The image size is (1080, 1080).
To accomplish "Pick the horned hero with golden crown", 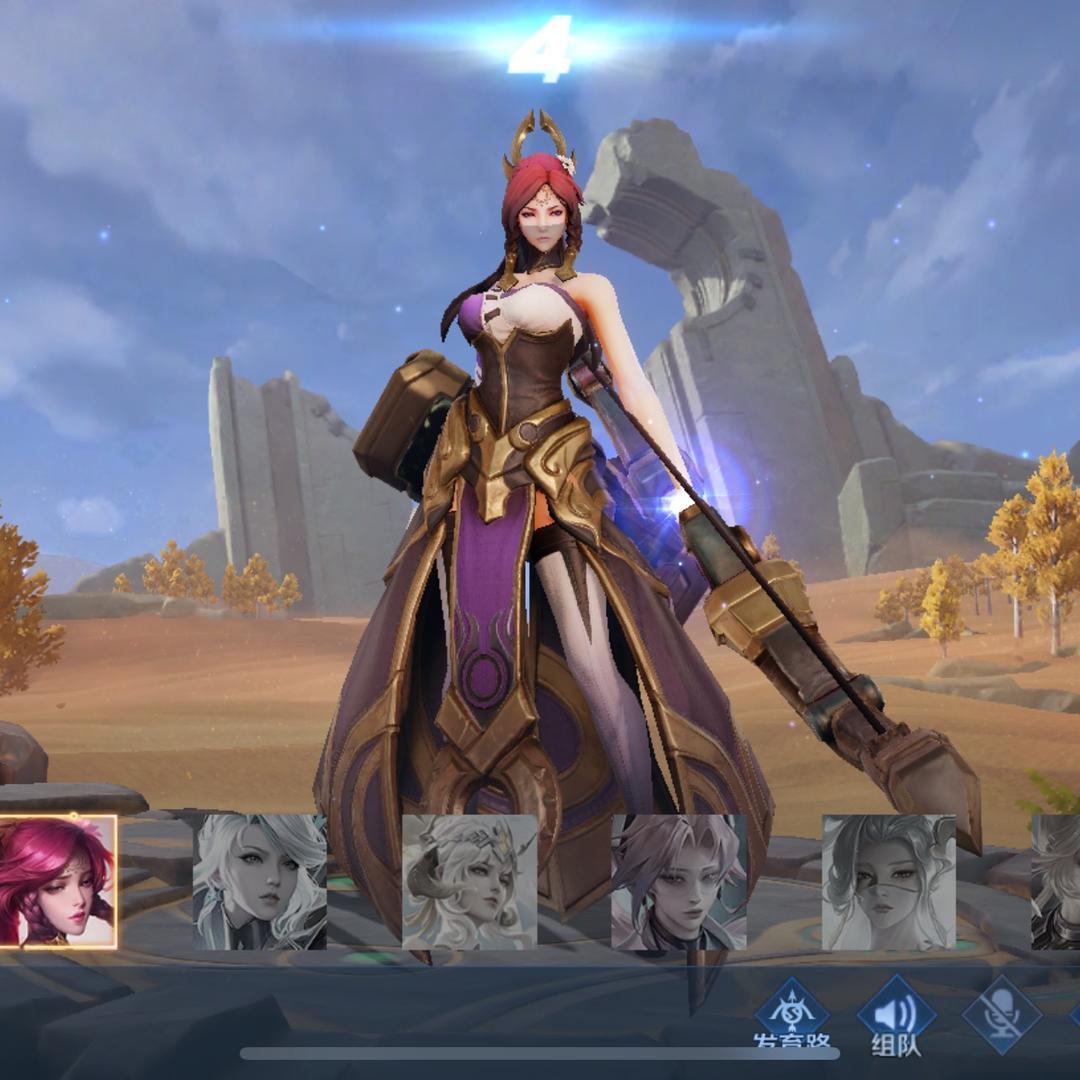I will tap(469, 881).
